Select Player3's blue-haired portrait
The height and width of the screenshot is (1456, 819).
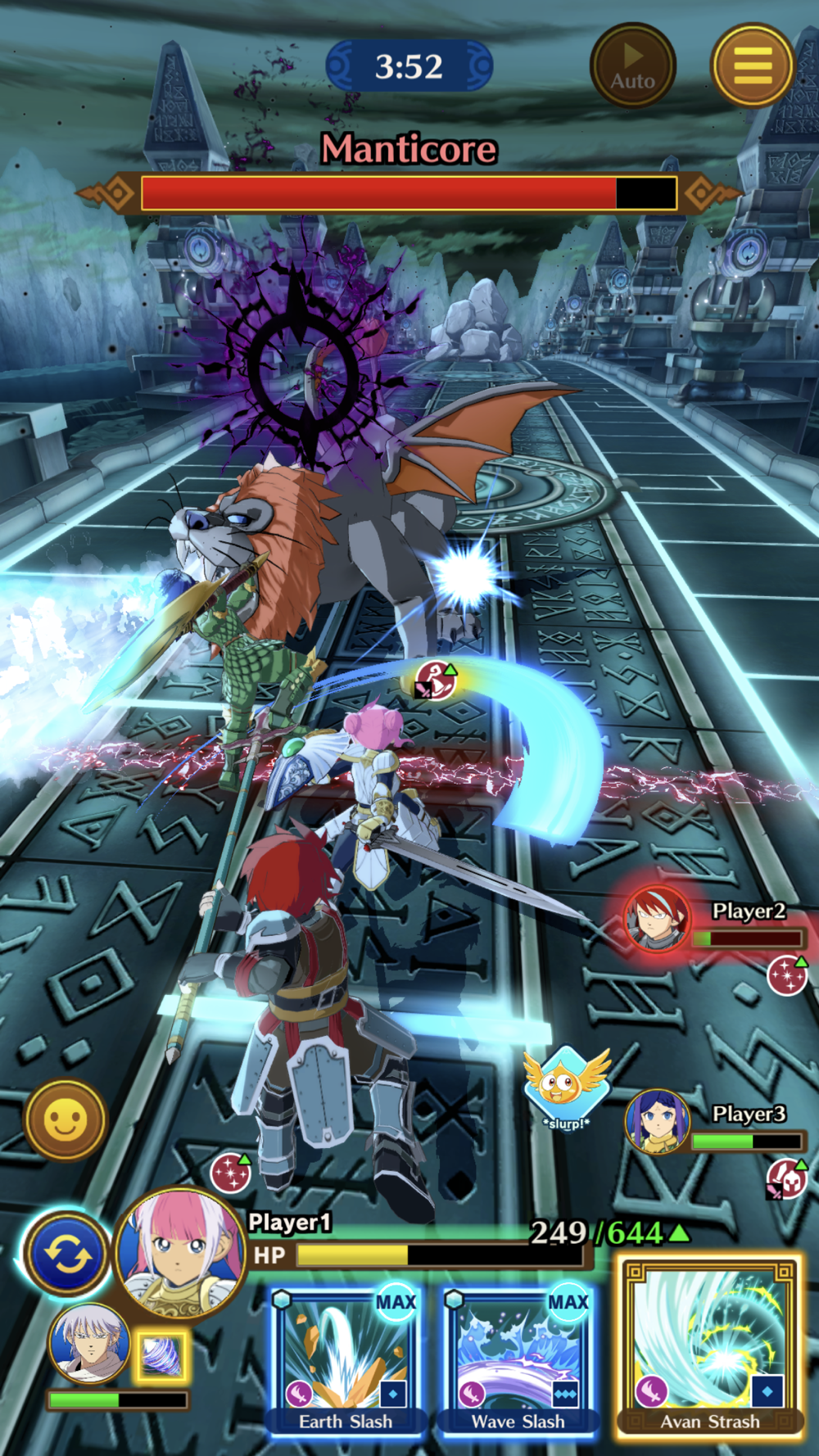657,1121
